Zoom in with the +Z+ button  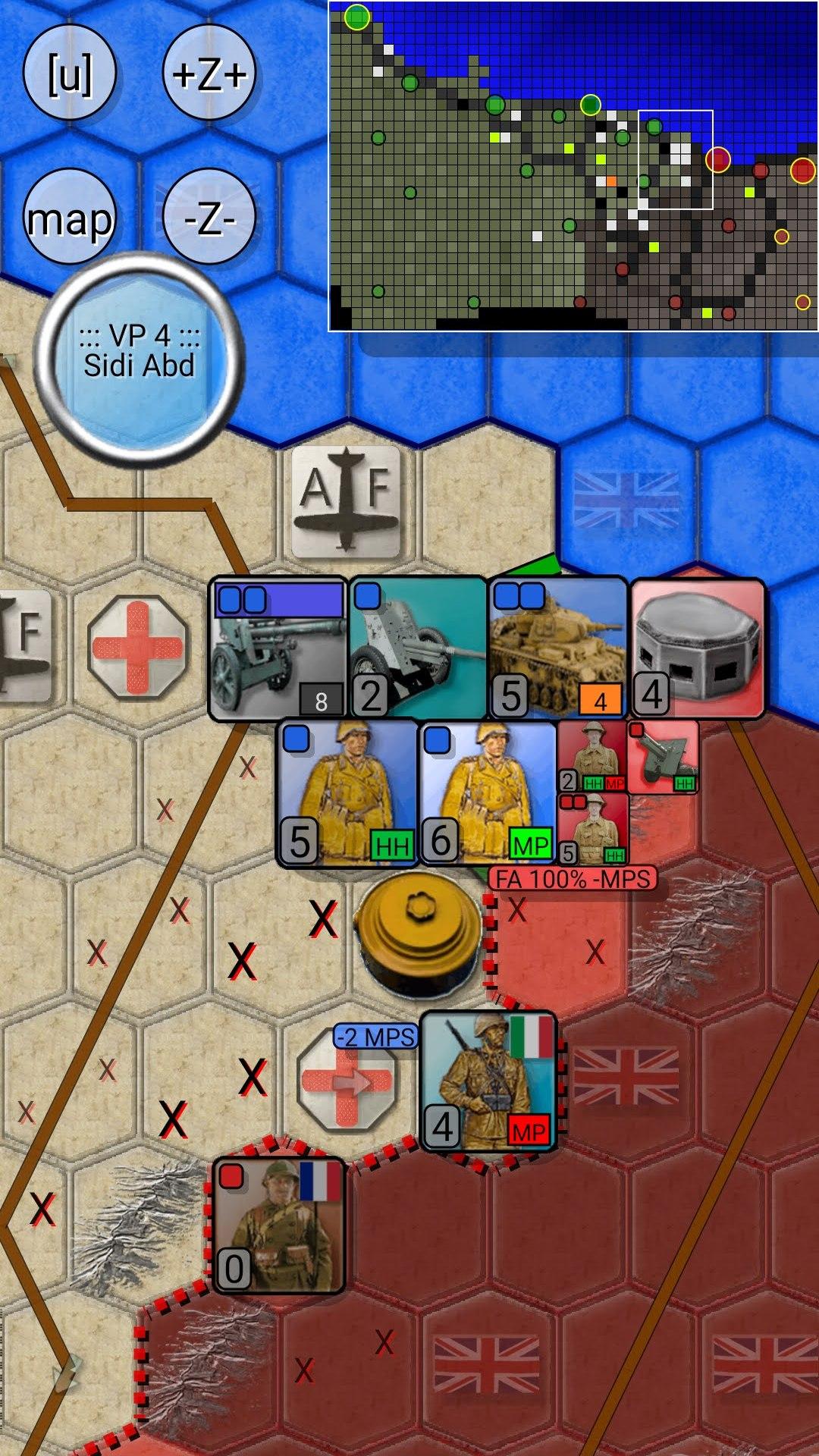pos(209,74)
